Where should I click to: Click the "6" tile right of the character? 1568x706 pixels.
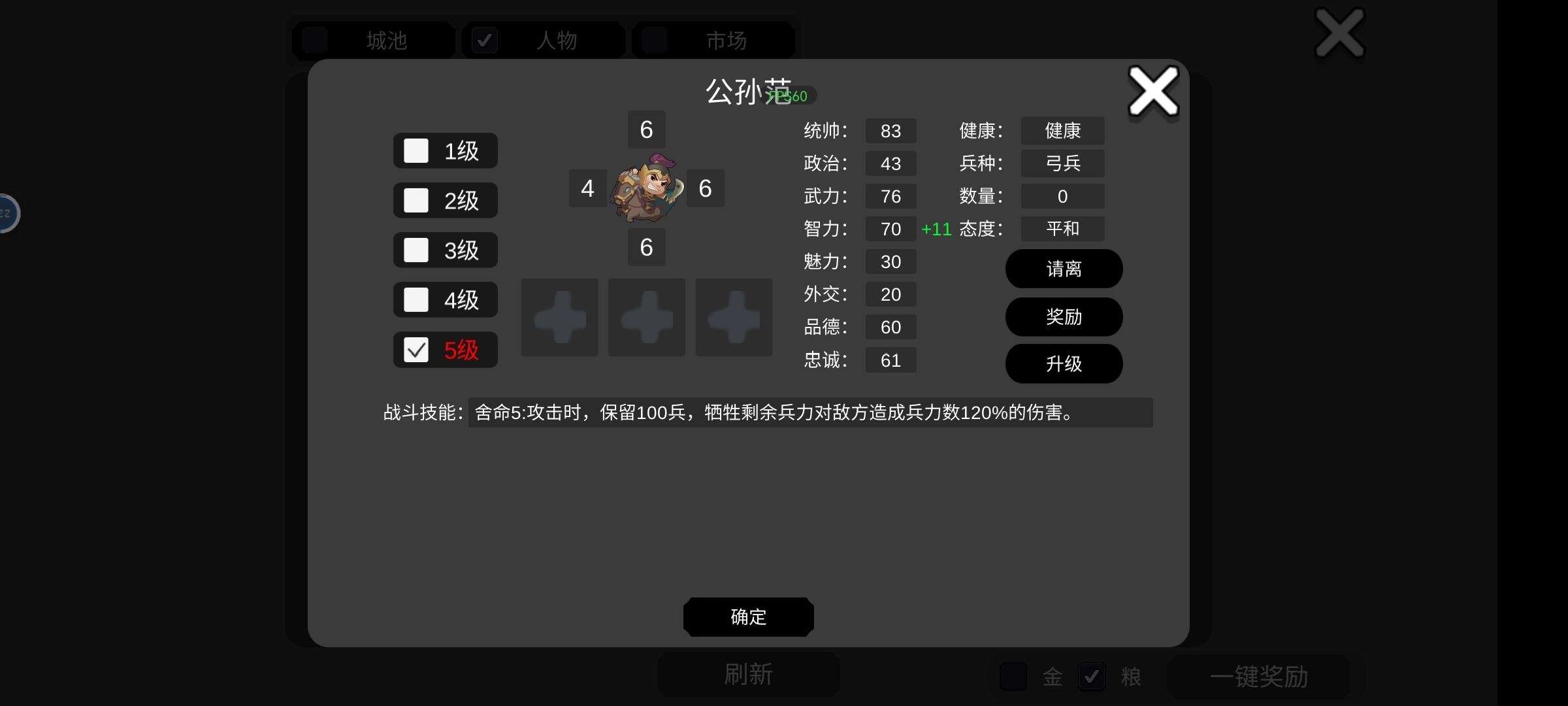[x=705, y=188]
